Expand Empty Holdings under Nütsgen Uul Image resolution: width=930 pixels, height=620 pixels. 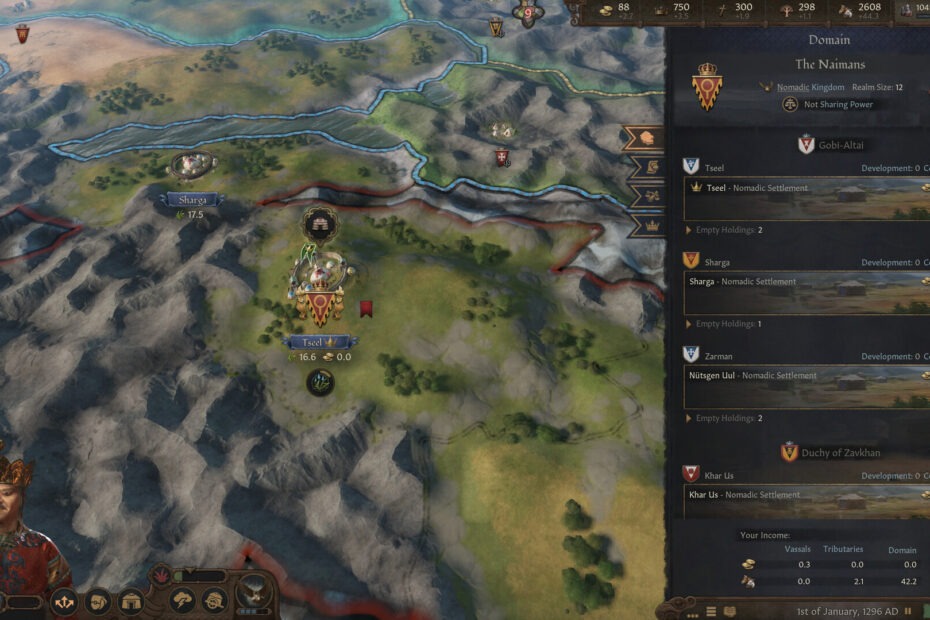tap(727, 418)
